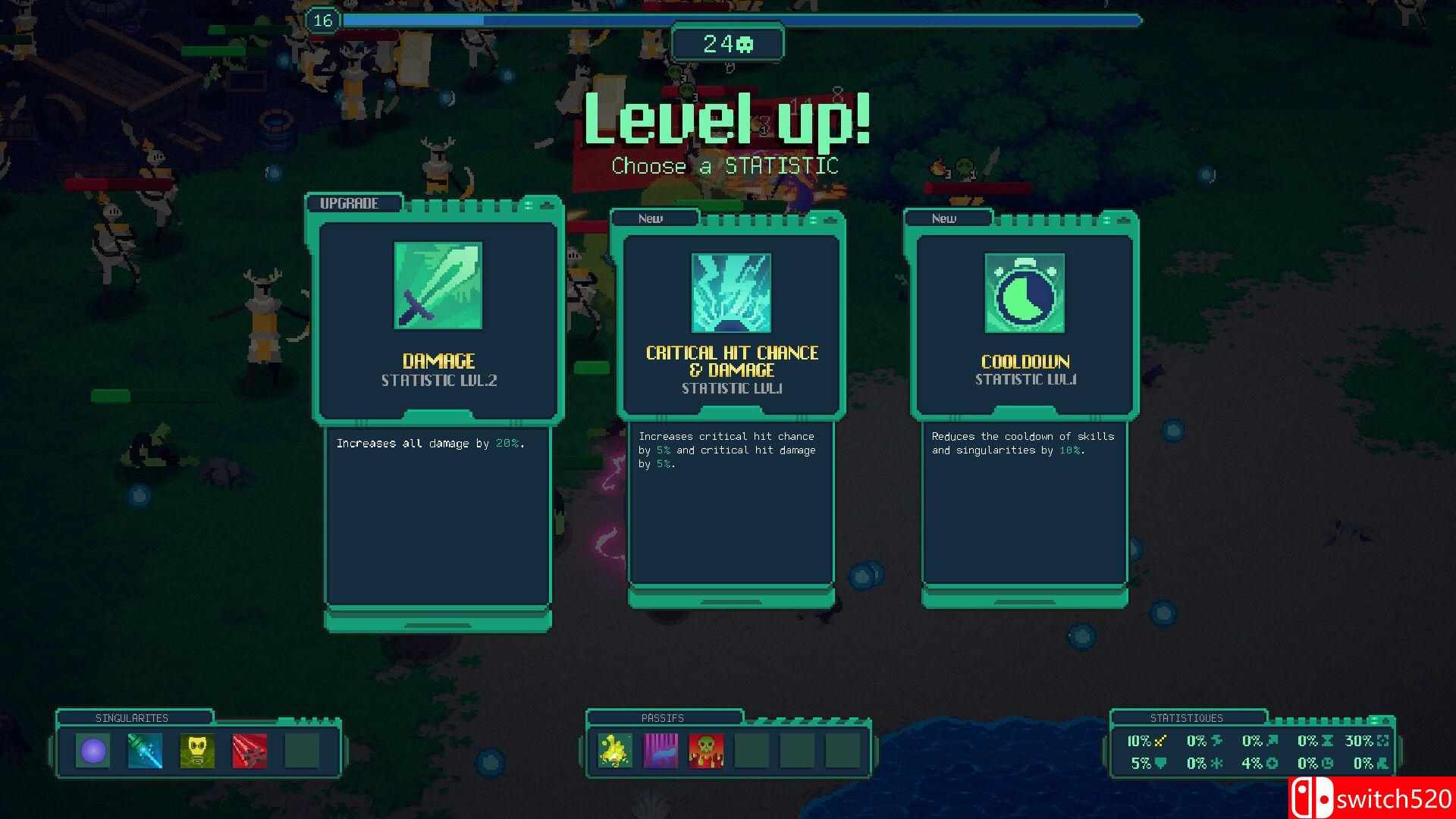The height and width of the screenshot is (819, 1456).
Task: Click the red flaming skull passive icon
Action: pos(706,751)
